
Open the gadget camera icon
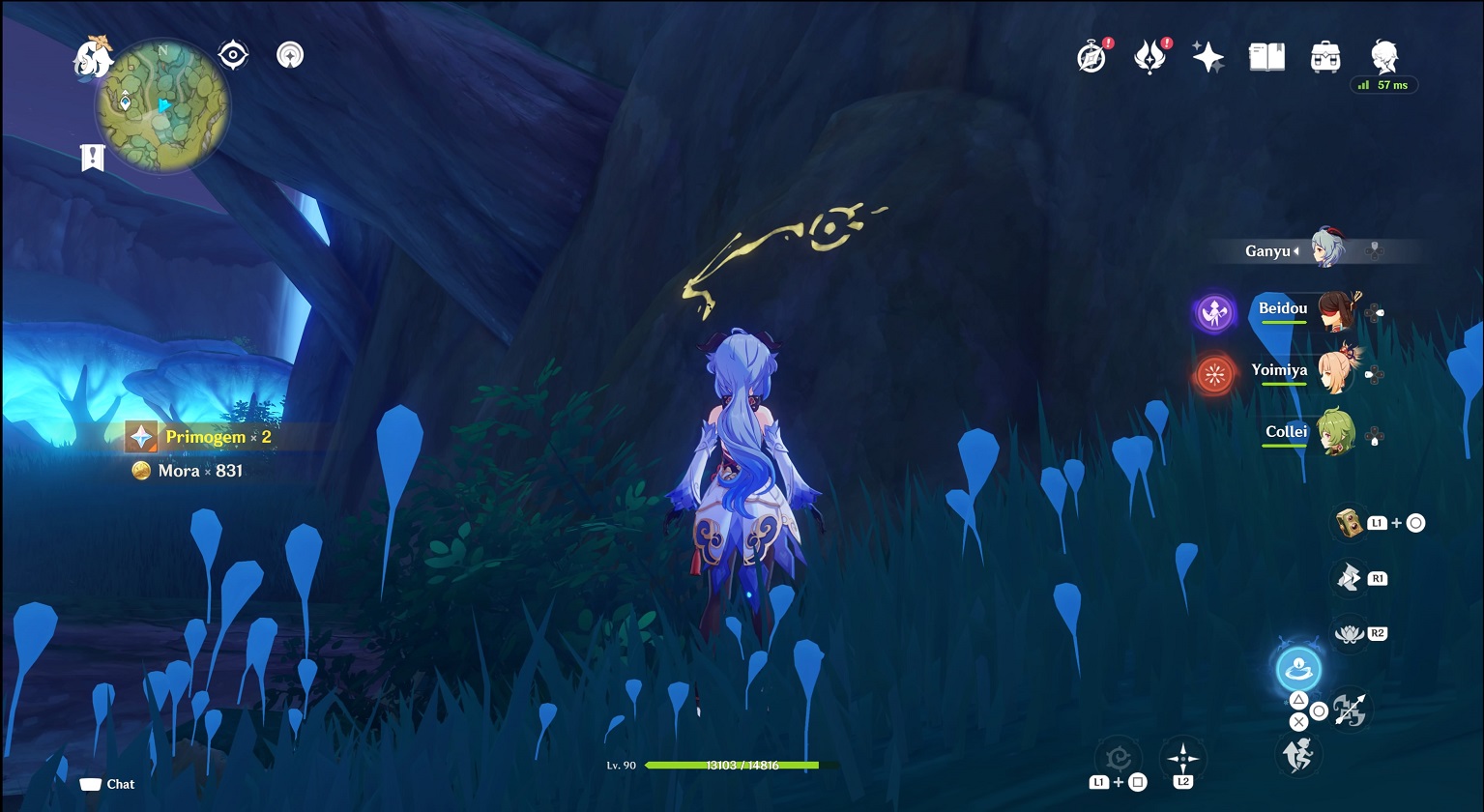(x=1349, y=522)
